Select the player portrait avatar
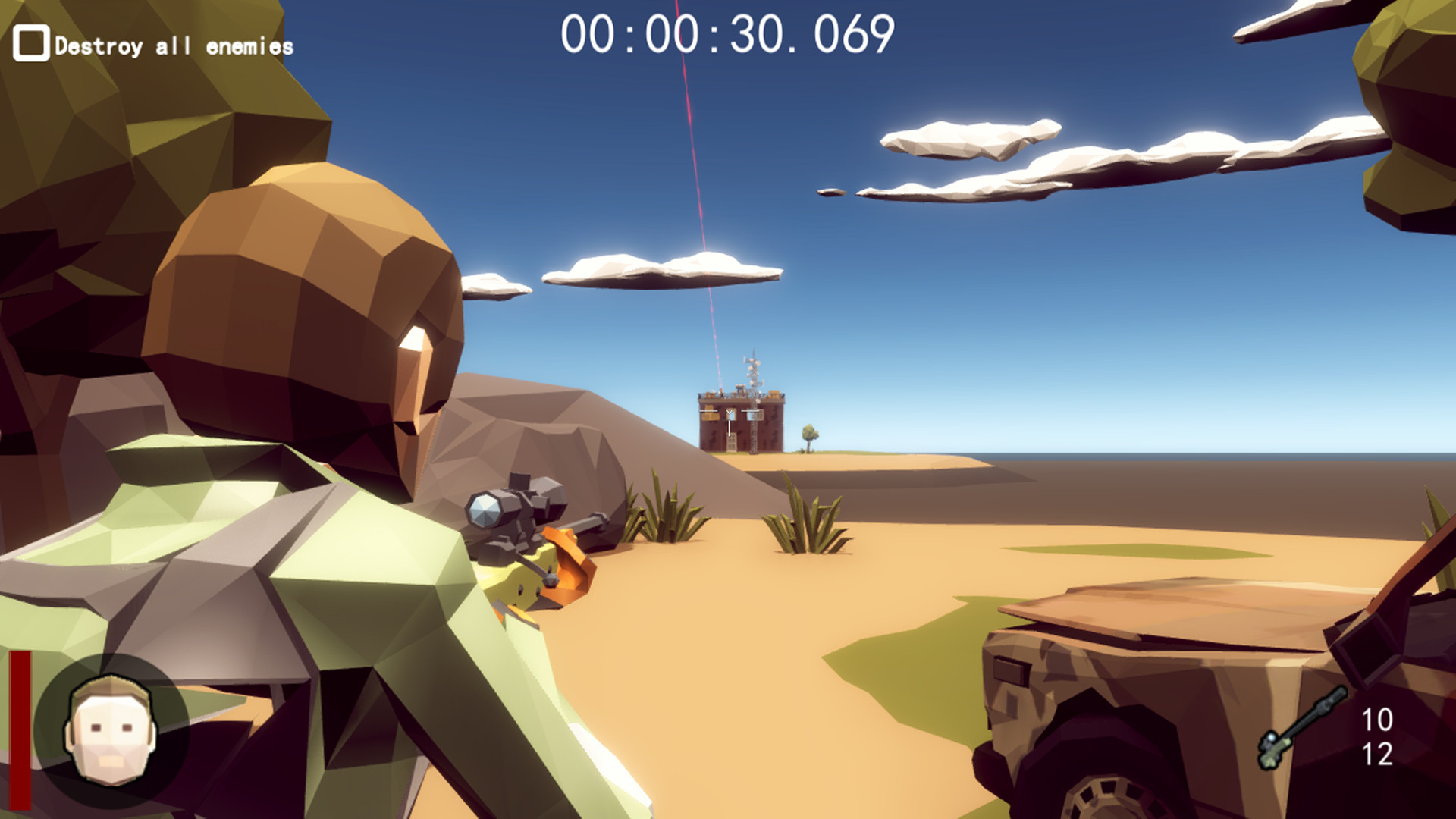The width and height of the screenshot is (1456, 819). coord(110,728)
